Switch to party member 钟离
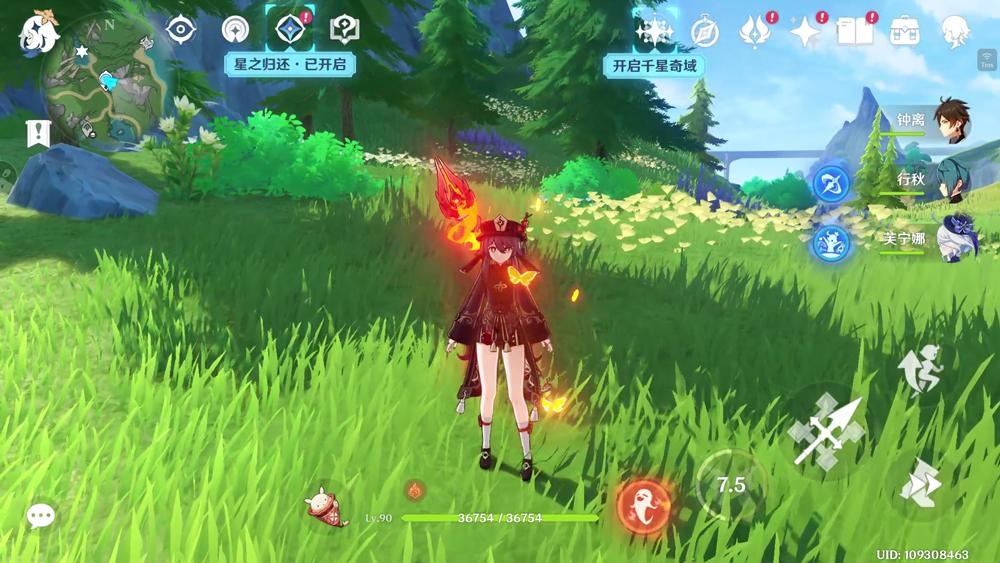Image resolution: width=1000 pixels, height=563 pixels. [x=953, y=122]
